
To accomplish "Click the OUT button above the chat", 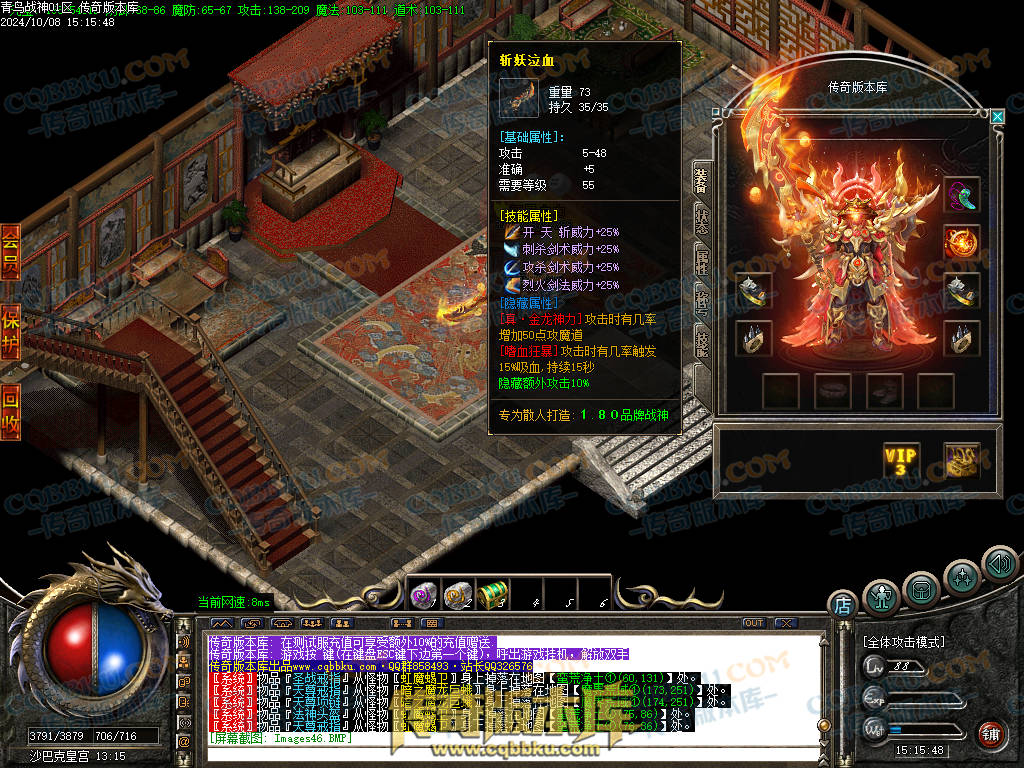I will 753,623.
